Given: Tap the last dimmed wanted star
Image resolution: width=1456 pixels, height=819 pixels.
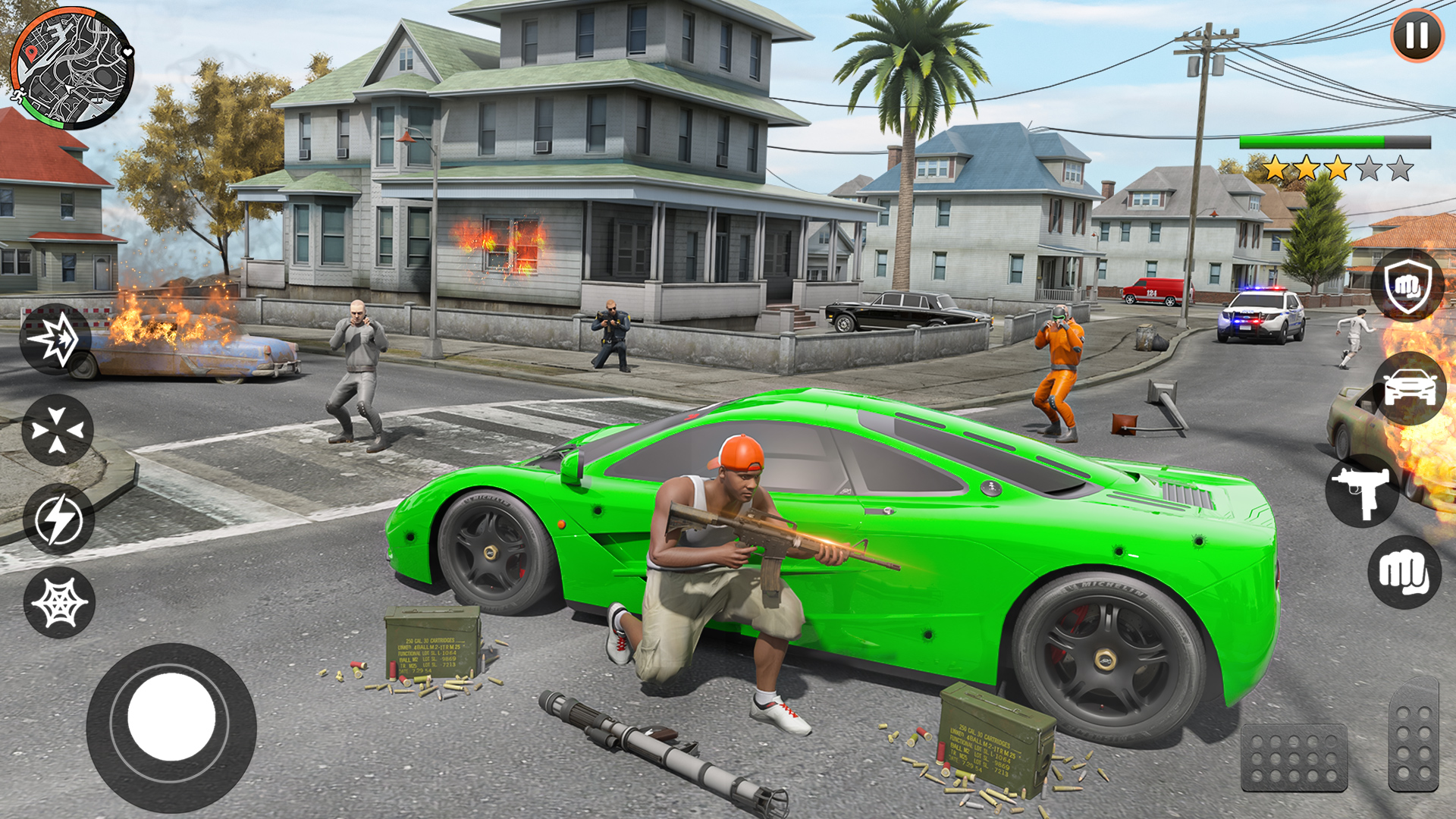Looking at the screenshot, I should click(x=1400, y=168).
